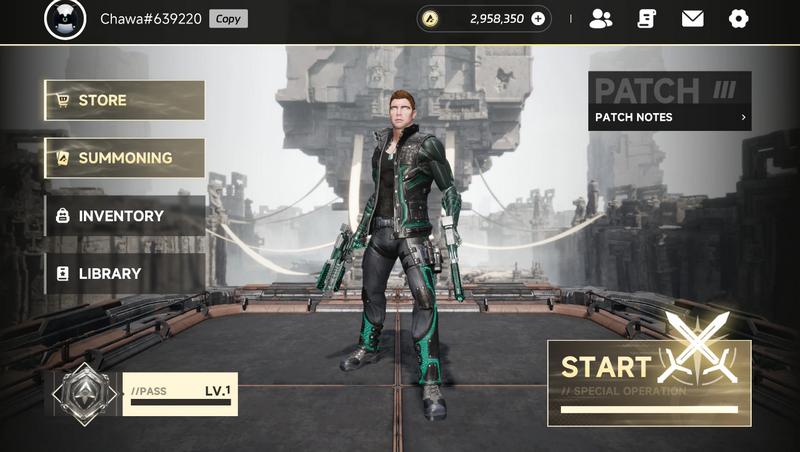
Task: Show the Library
Action: 124,273
